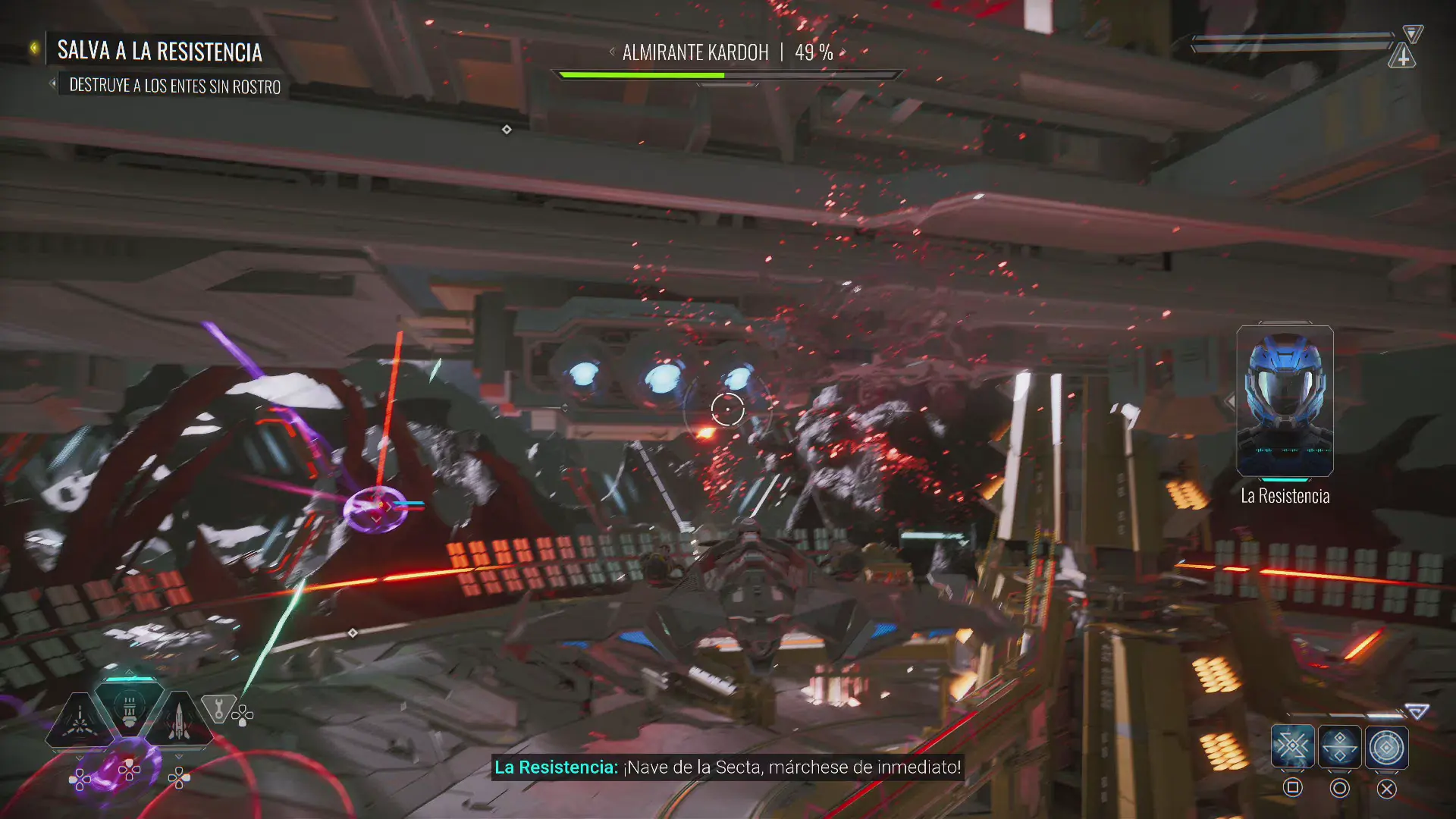Activate the two-diamonds device ability

tap(1339, 747)
